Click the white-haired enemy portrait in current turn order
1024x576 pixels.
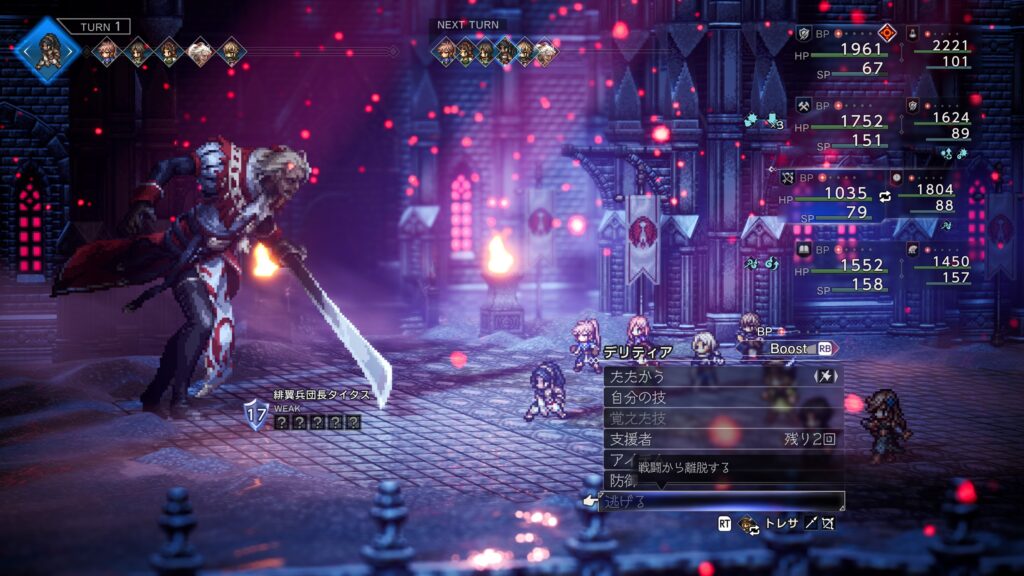coord(200,51)
